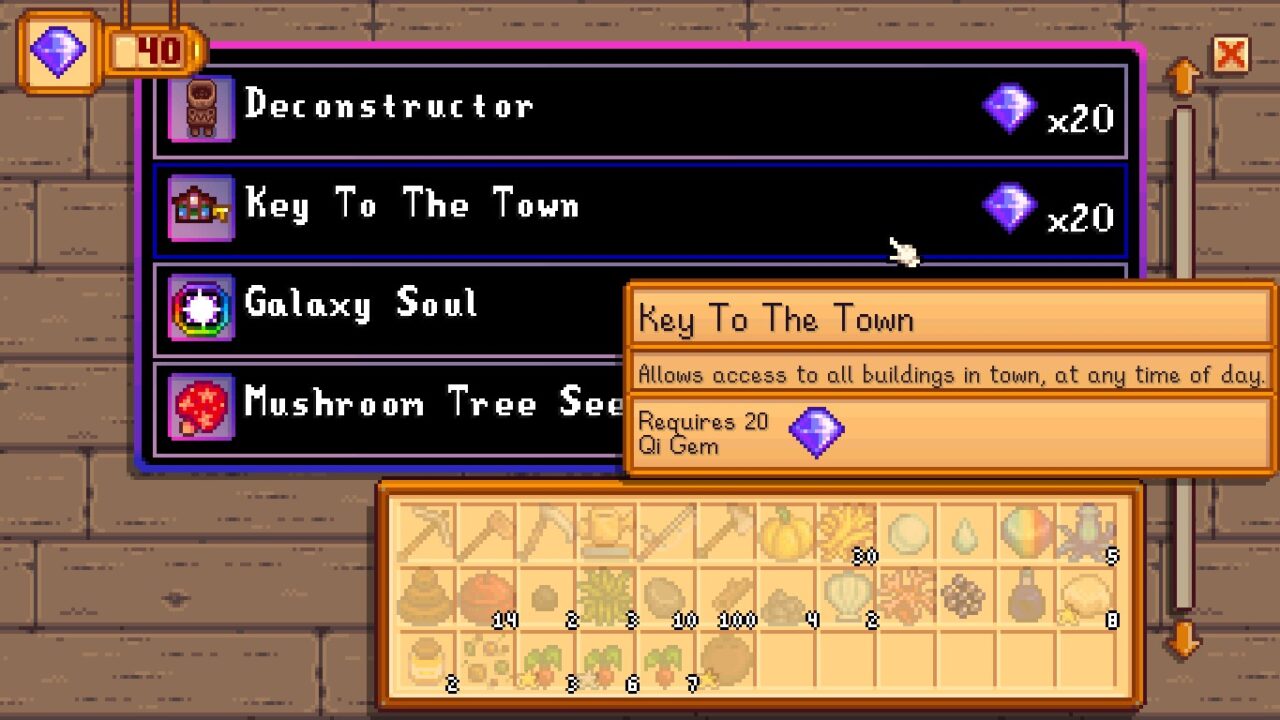
Task: Select the Galaxy Soul orb icon
Action: click(201, 305)
